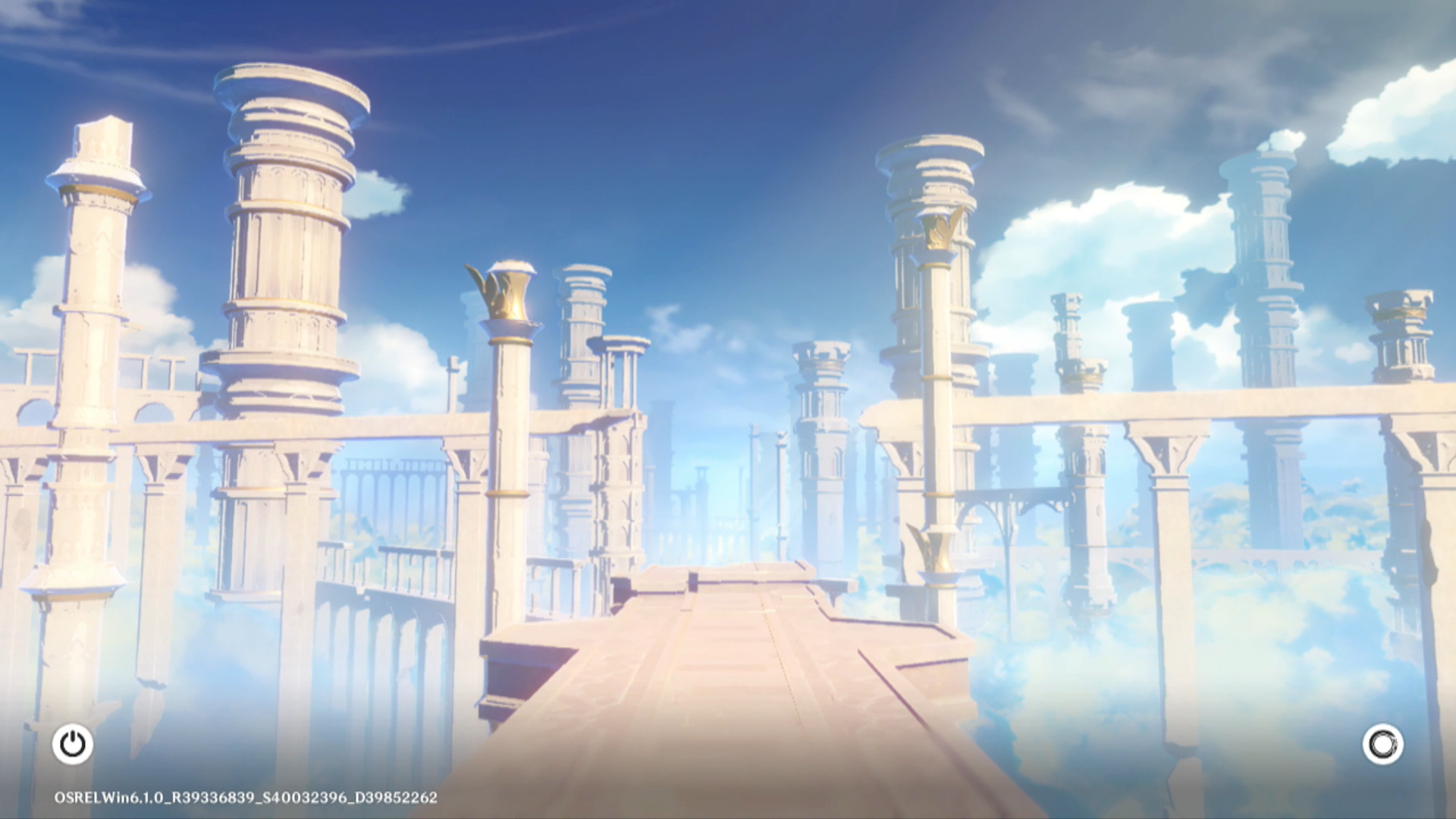The height and width of the screenshot is (819, 1456).
Task: Click the power/exit icon button
Action: tap(73, 744)
